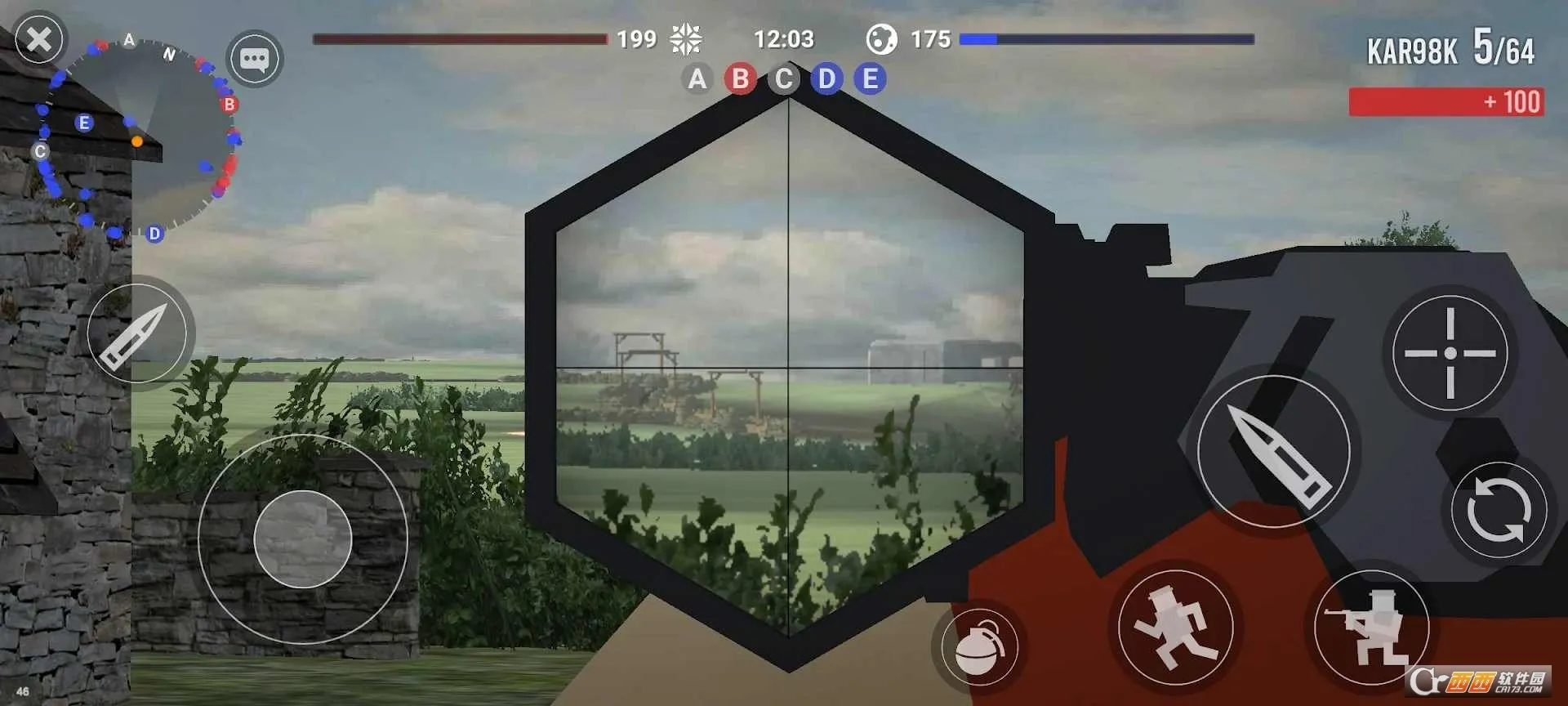Tap capture point B red marker
The width and height of the screenshot is (1568, 706).
(229, 104)
